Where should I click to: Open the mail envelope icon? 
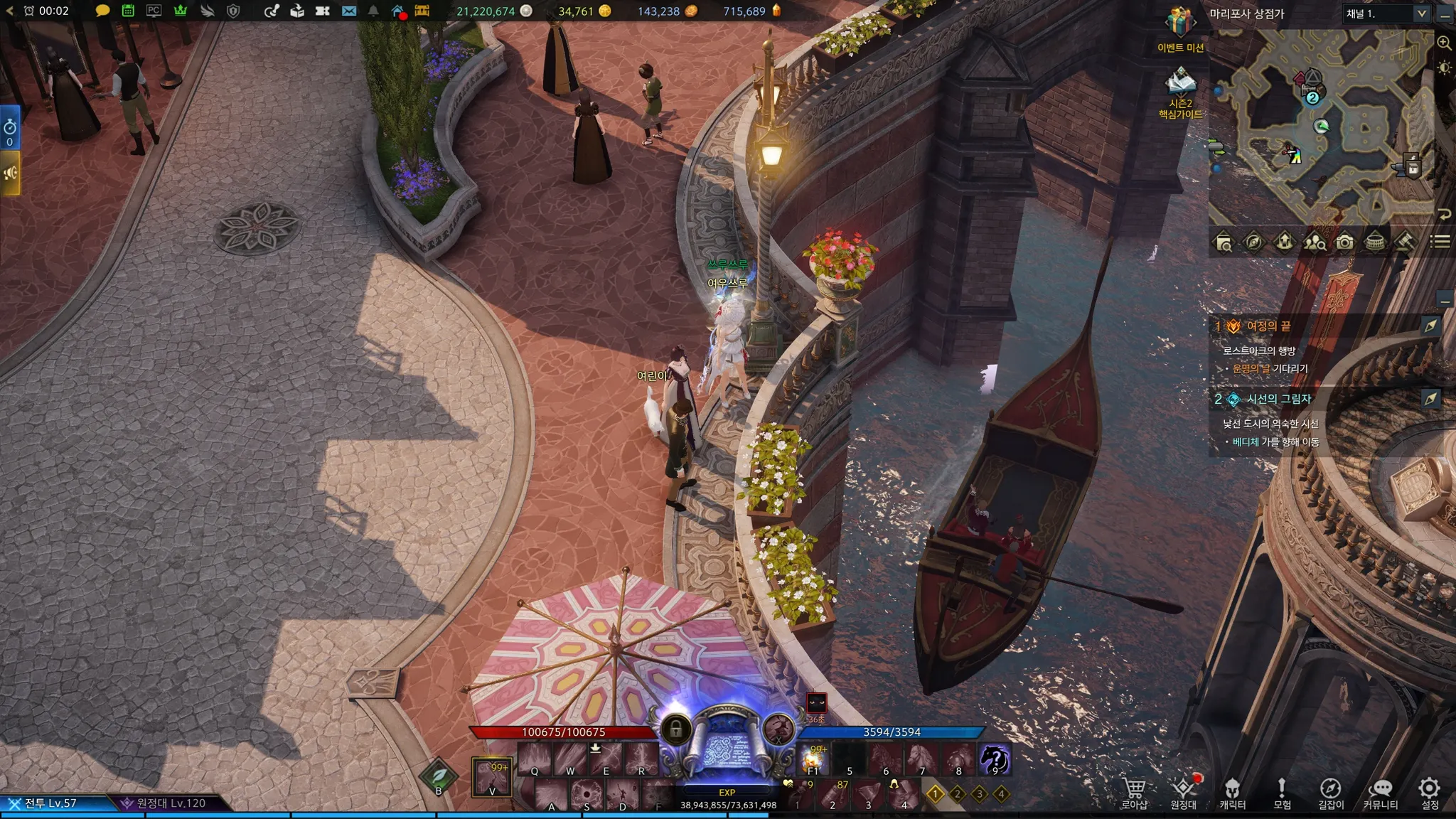pyautogui.click(x=348, y=11)
